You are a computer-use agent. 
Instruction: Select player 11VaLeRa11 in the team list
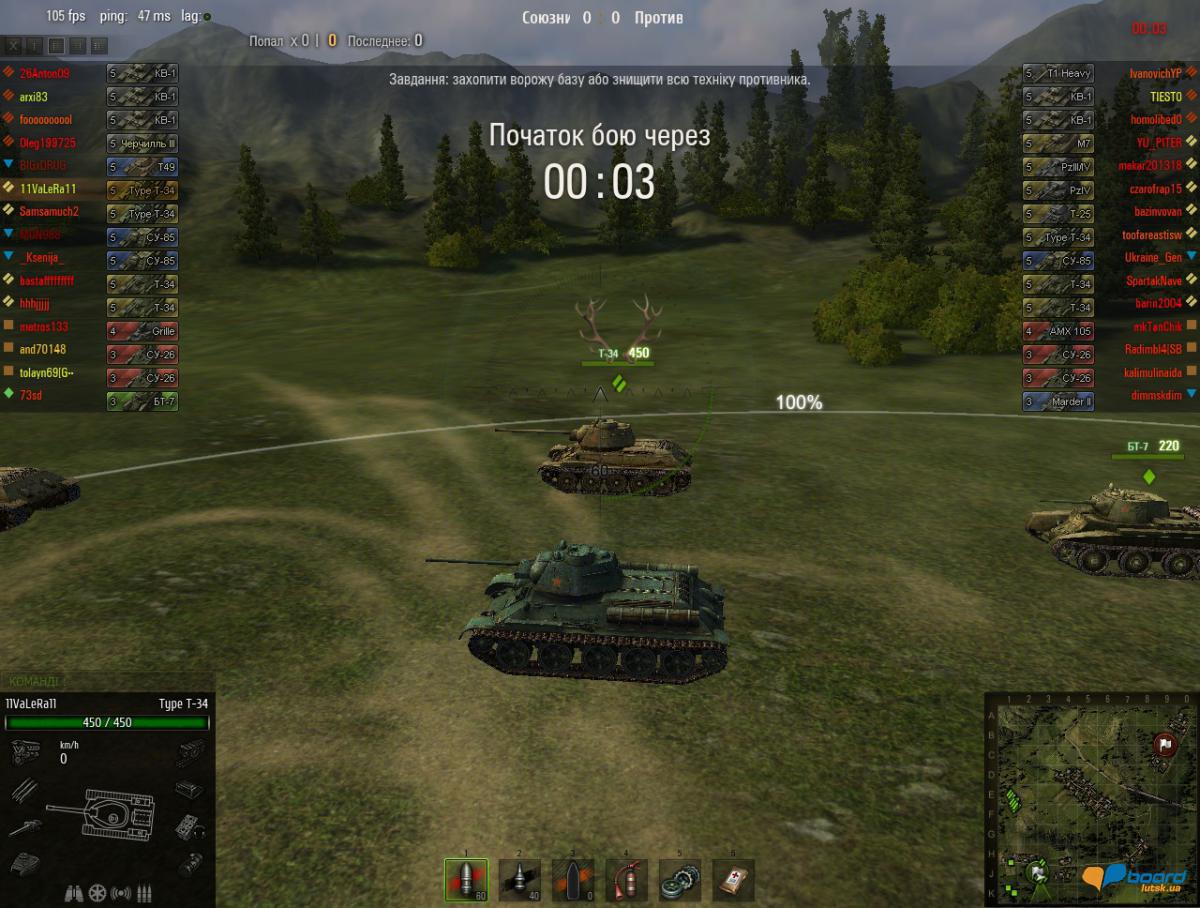click(x=48, y=188)
